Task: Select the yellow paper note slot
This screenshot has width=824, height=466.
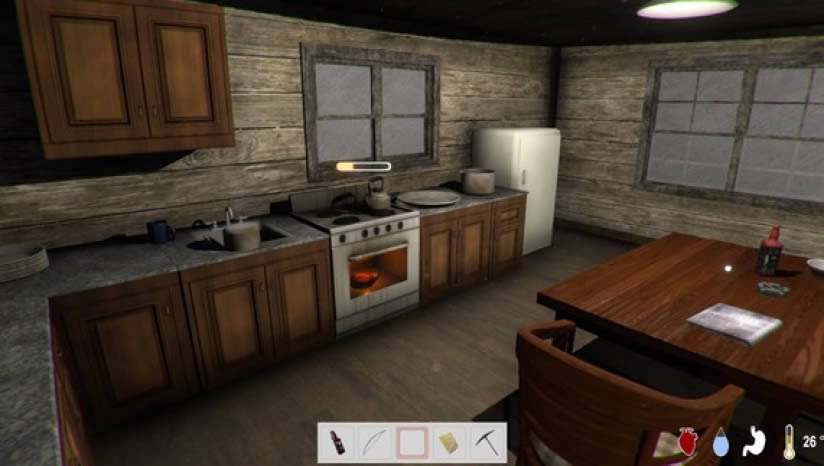Action: click(450, 441)
